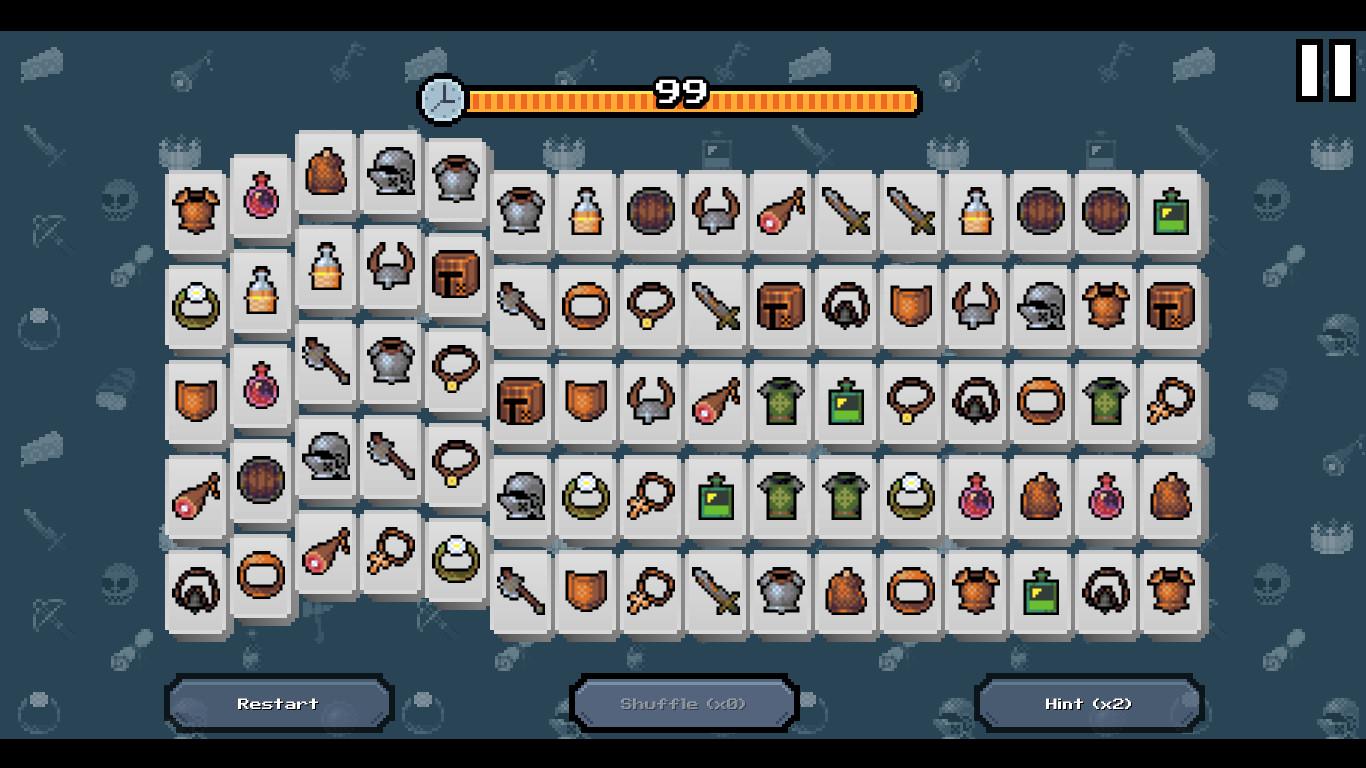Click the Restart button
1366x768 pixels.
278,704
